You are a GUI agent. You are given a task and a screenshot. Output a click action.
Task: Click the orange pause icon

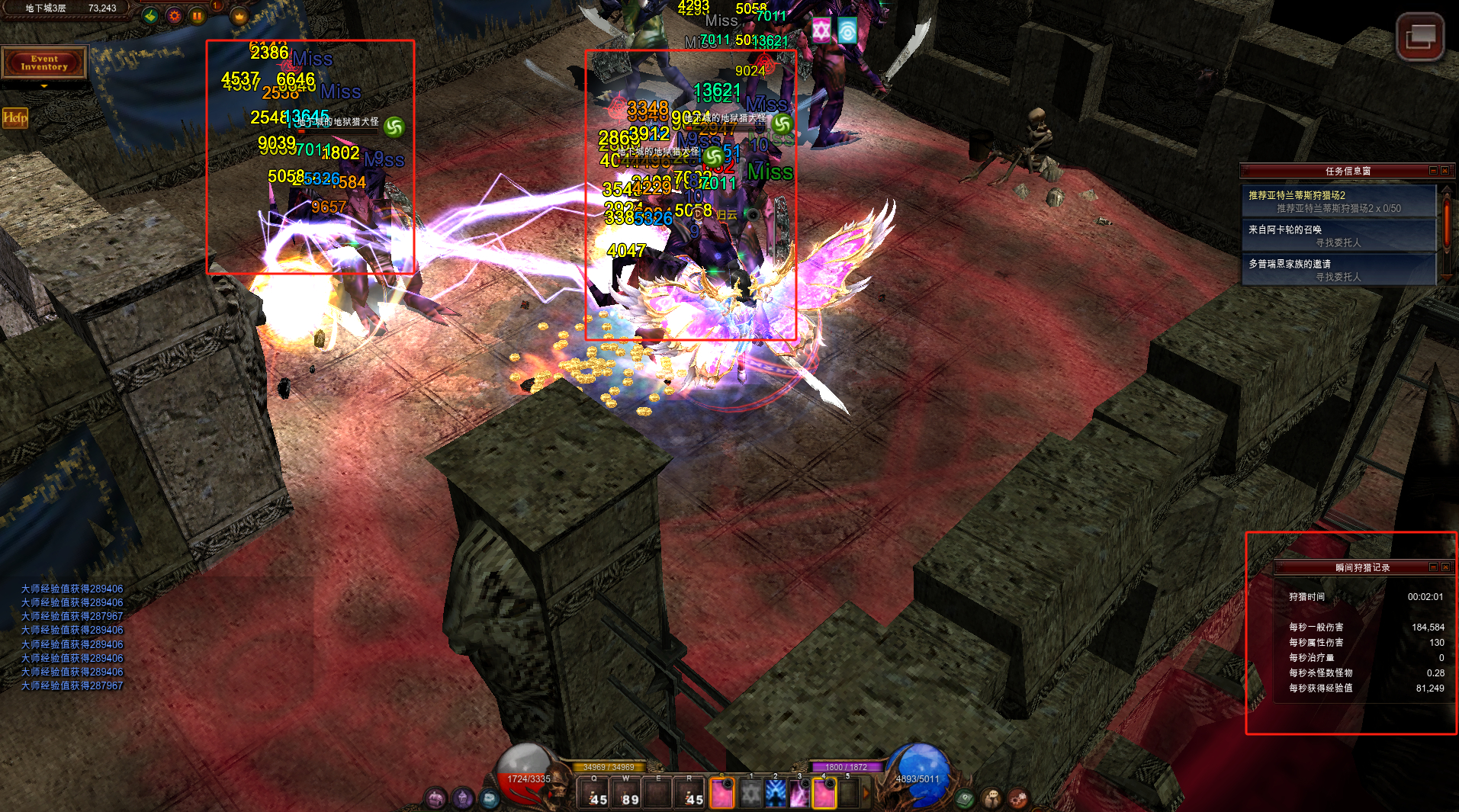point(198,15)
